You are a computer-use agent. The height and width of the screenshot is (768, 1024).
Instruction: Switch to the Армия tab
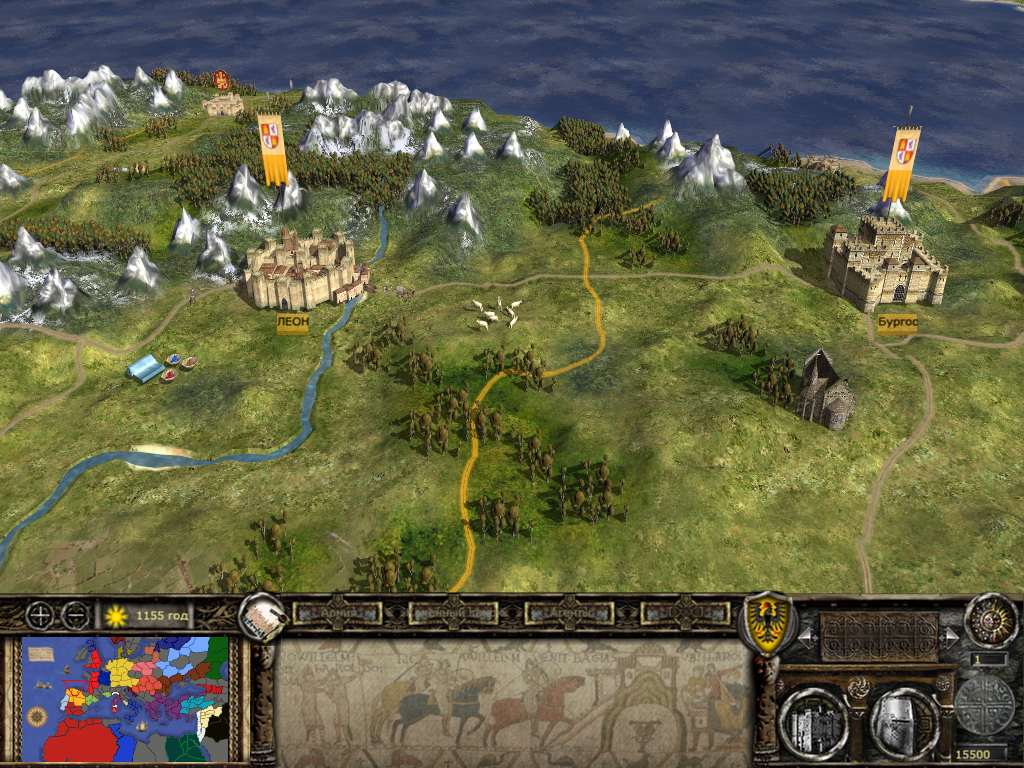click(x=337, y=612)
